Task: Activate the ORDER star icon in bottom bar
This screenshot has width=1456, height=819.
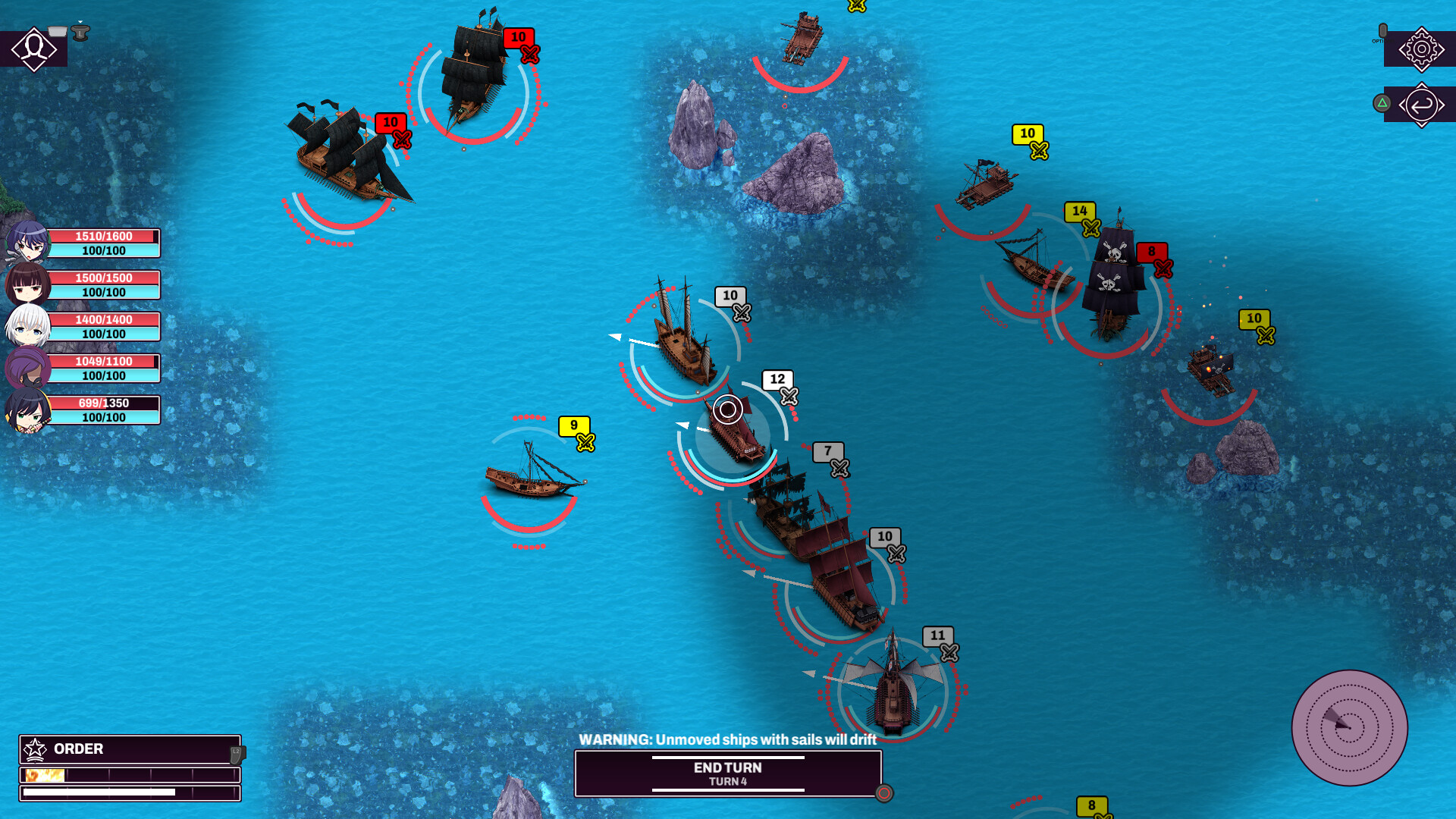Action: pyautogui.click(x=35, y=749)
